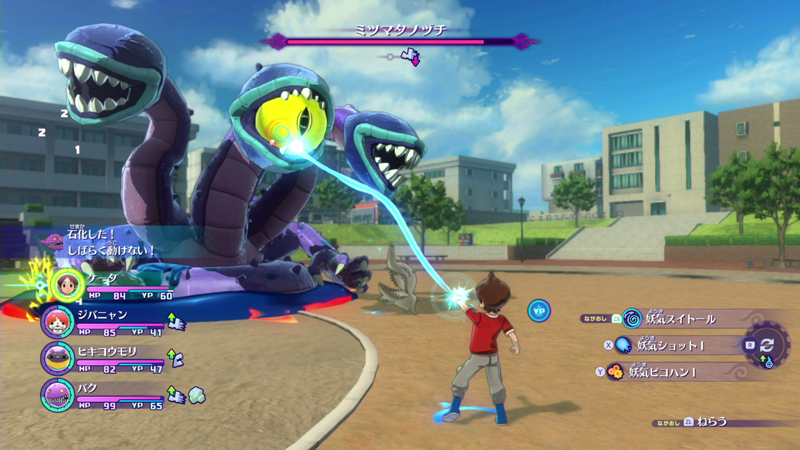Screen dimensions: 800x450
Task: Select the ねらう aim command
Action: 712,423
